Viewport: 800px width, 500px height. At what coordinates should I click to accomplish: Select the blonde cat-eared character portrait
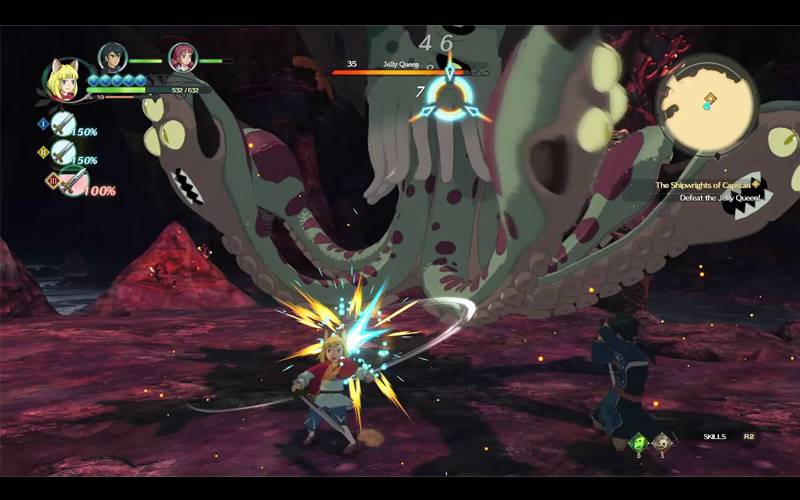pyautogui.click(x=64, y=80)
